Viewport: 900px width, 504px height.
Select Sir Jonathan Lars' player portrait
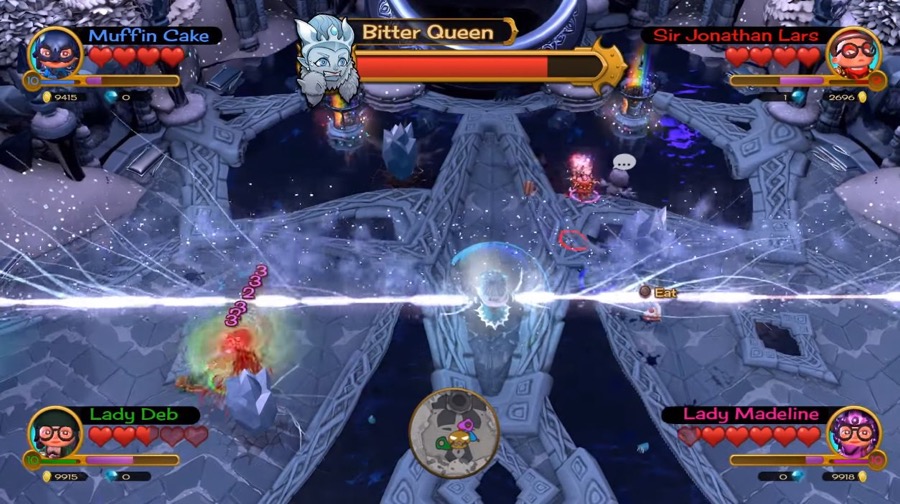point(853,54)
